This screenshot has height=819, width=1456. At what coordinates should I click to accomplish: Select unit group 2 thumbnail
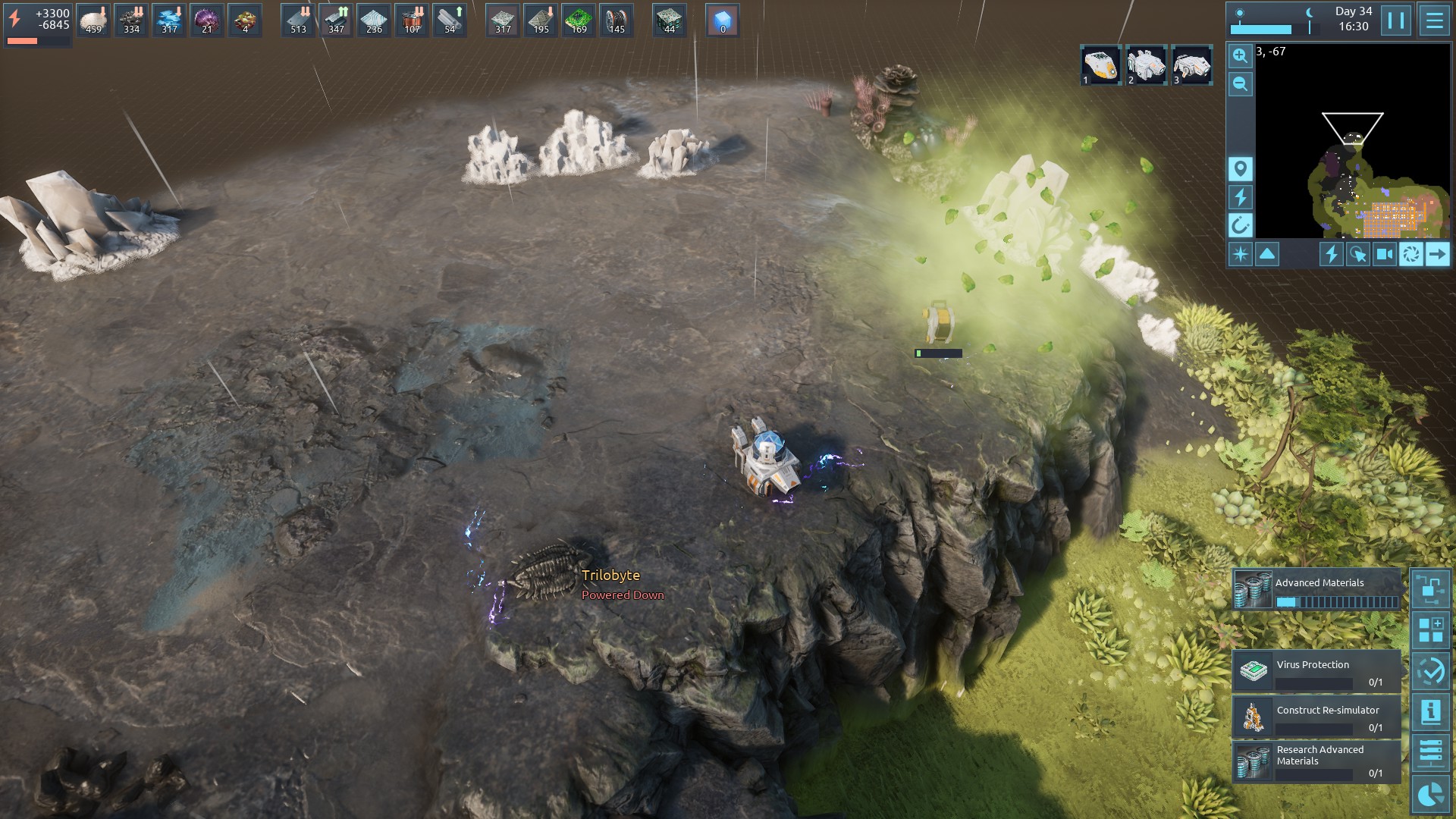pos(1146,65)
